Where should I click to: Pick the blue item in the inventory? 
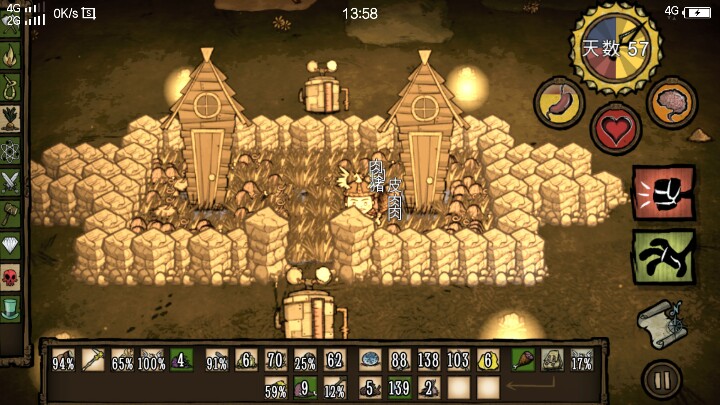tap(369, 360)
